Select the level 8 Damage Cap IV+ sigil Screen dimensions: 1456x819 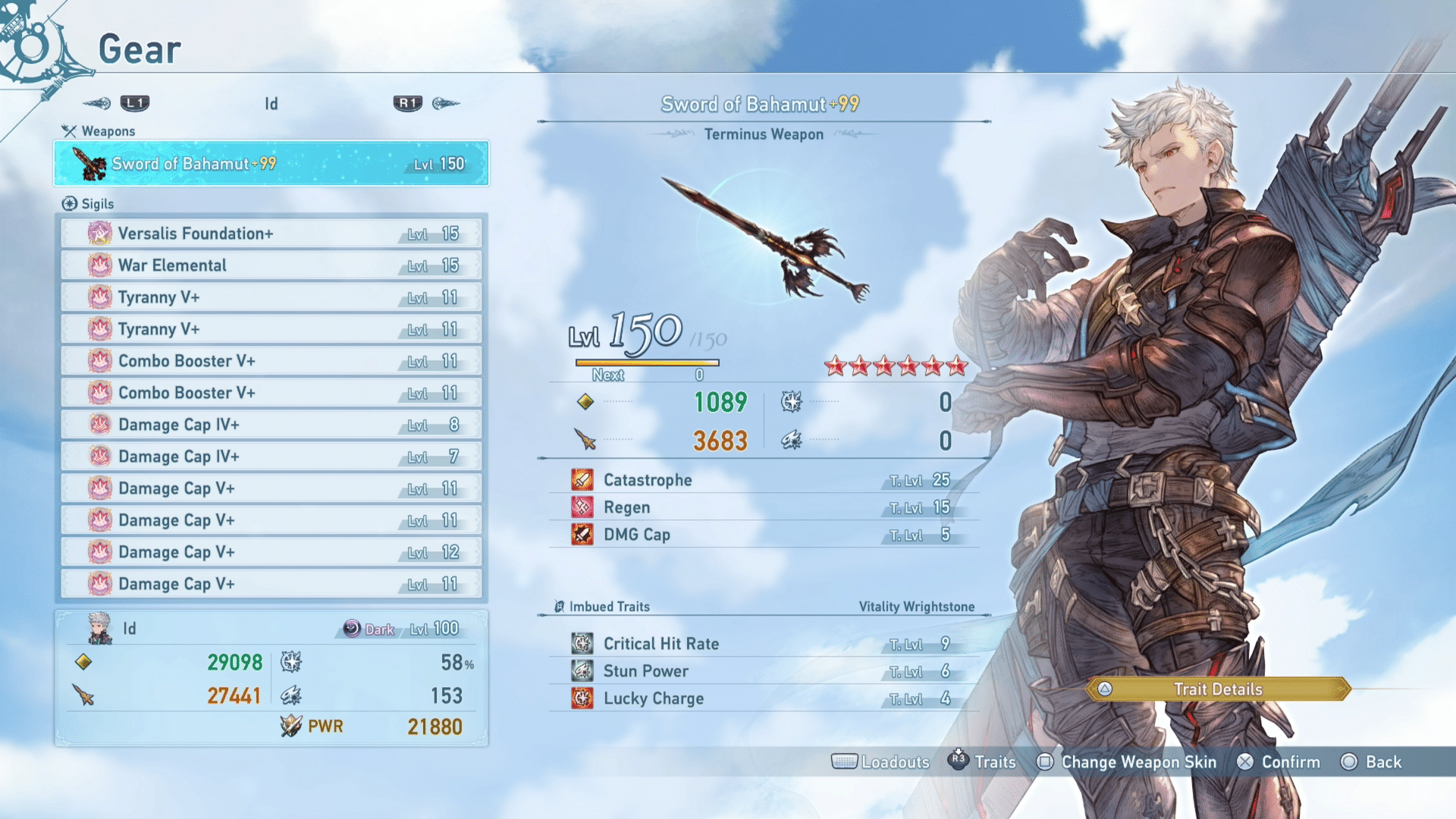tap(271, 425)
